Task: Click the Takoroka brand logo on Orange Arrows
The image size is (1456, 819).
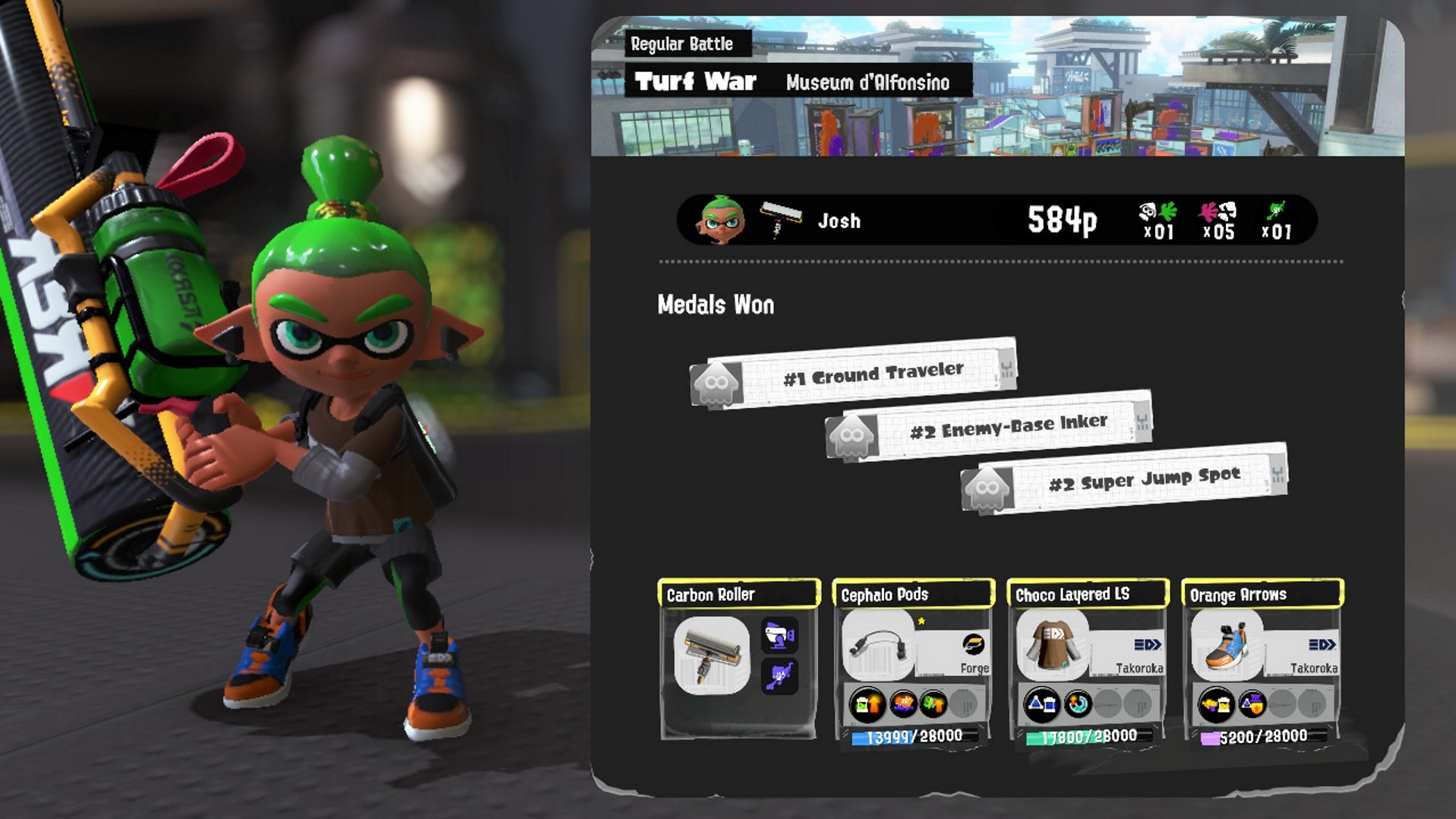Action: click(x=1321, y=643)
